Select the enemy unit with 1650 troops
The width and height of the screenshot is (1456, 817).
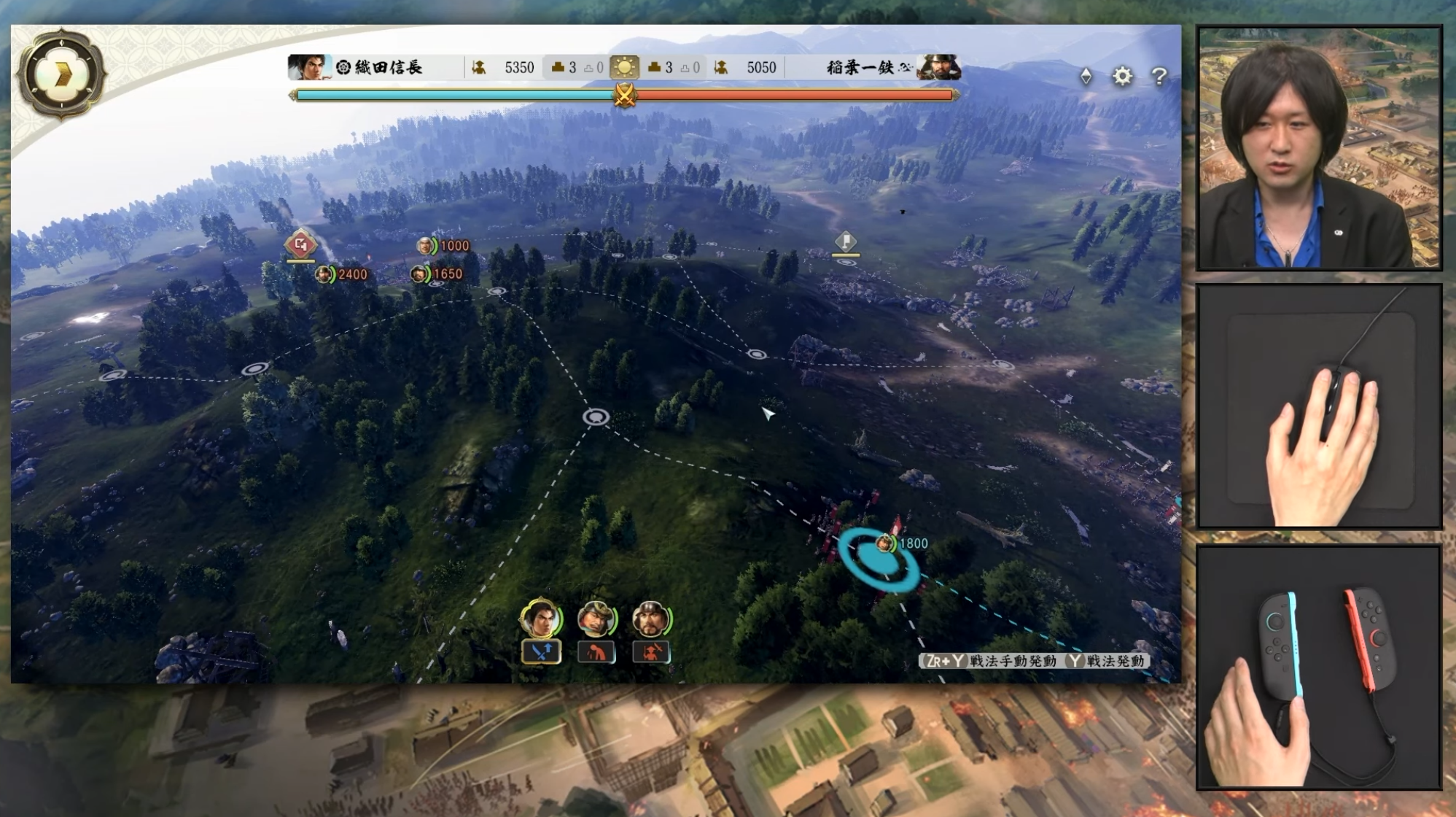pos(420,274)
